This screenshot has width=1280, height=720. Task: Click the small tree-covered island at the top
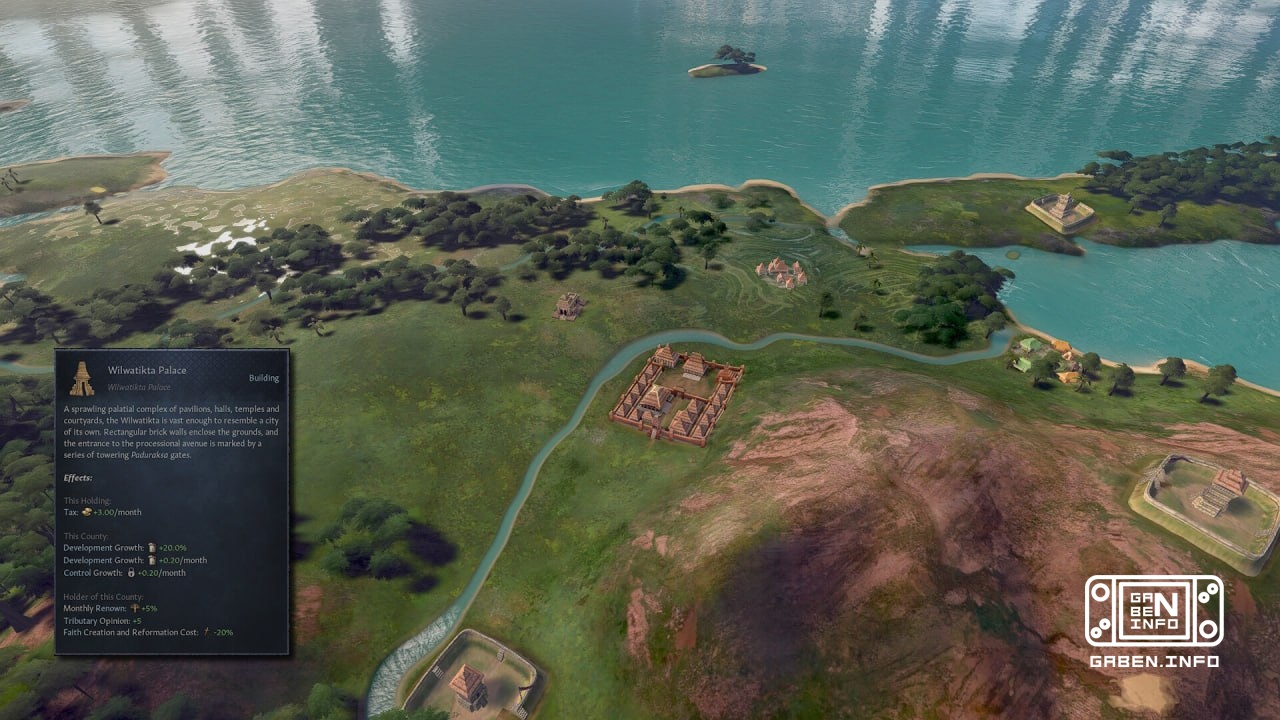point(725,60)
